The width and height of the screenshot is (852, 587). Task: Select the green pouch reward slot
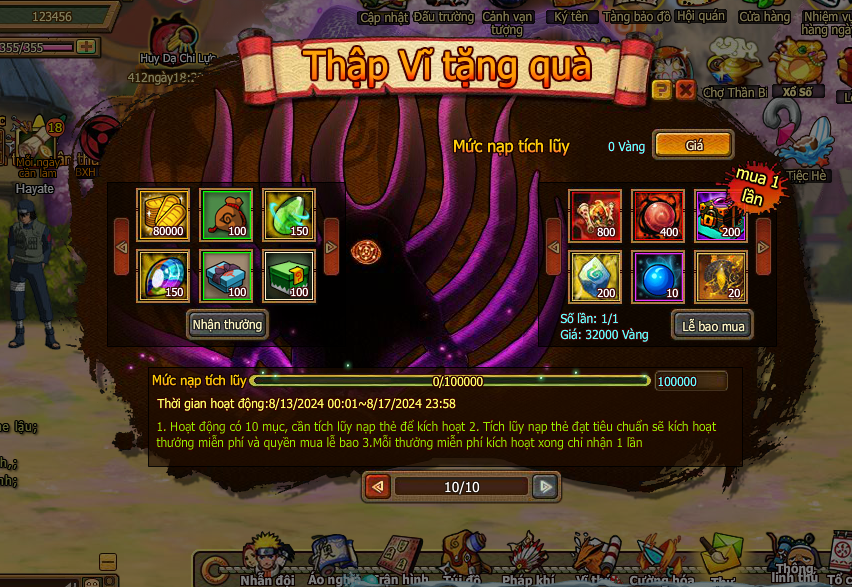226,214
